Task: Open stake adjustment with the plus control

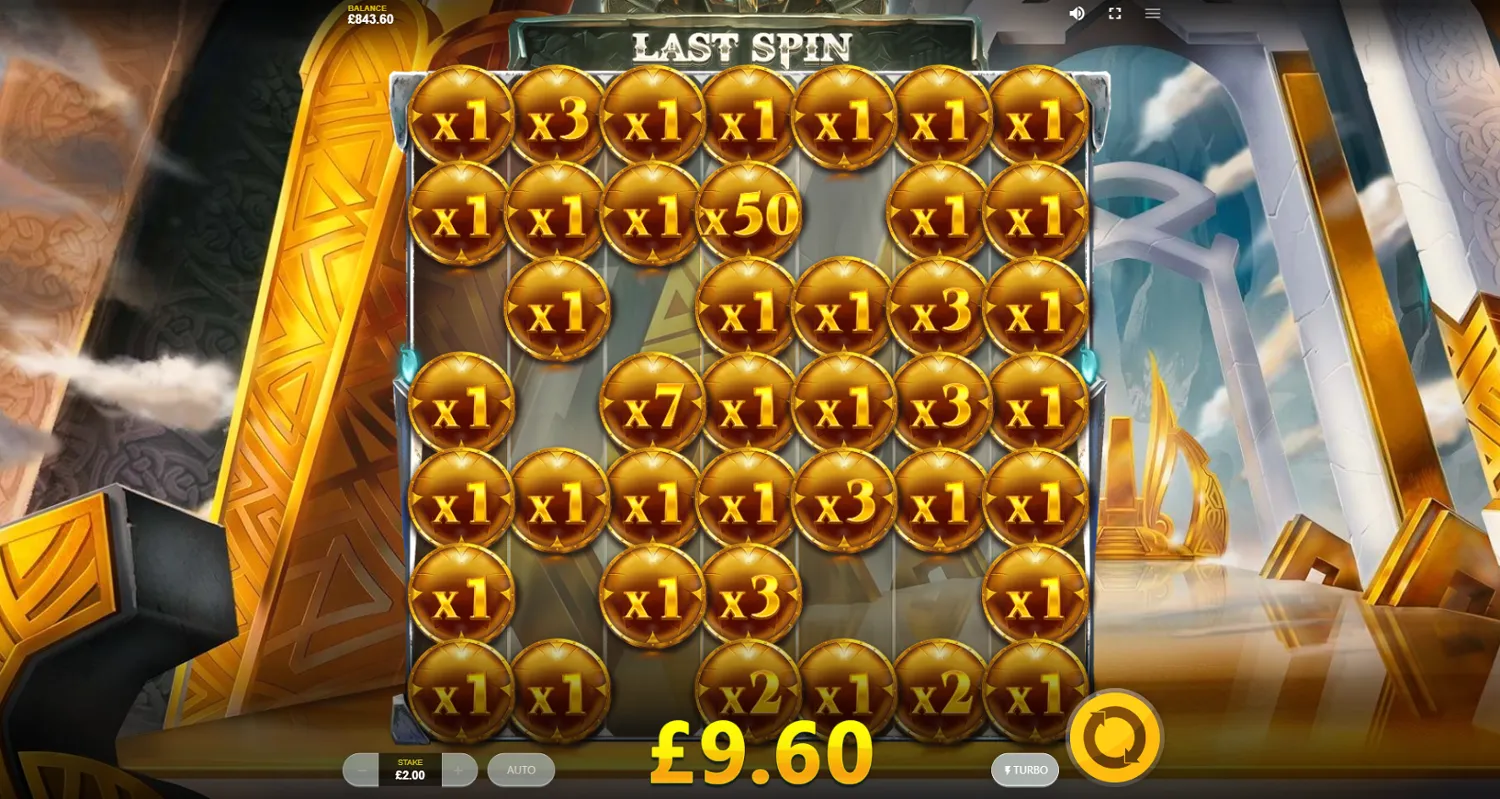Action: click(457, 770)
